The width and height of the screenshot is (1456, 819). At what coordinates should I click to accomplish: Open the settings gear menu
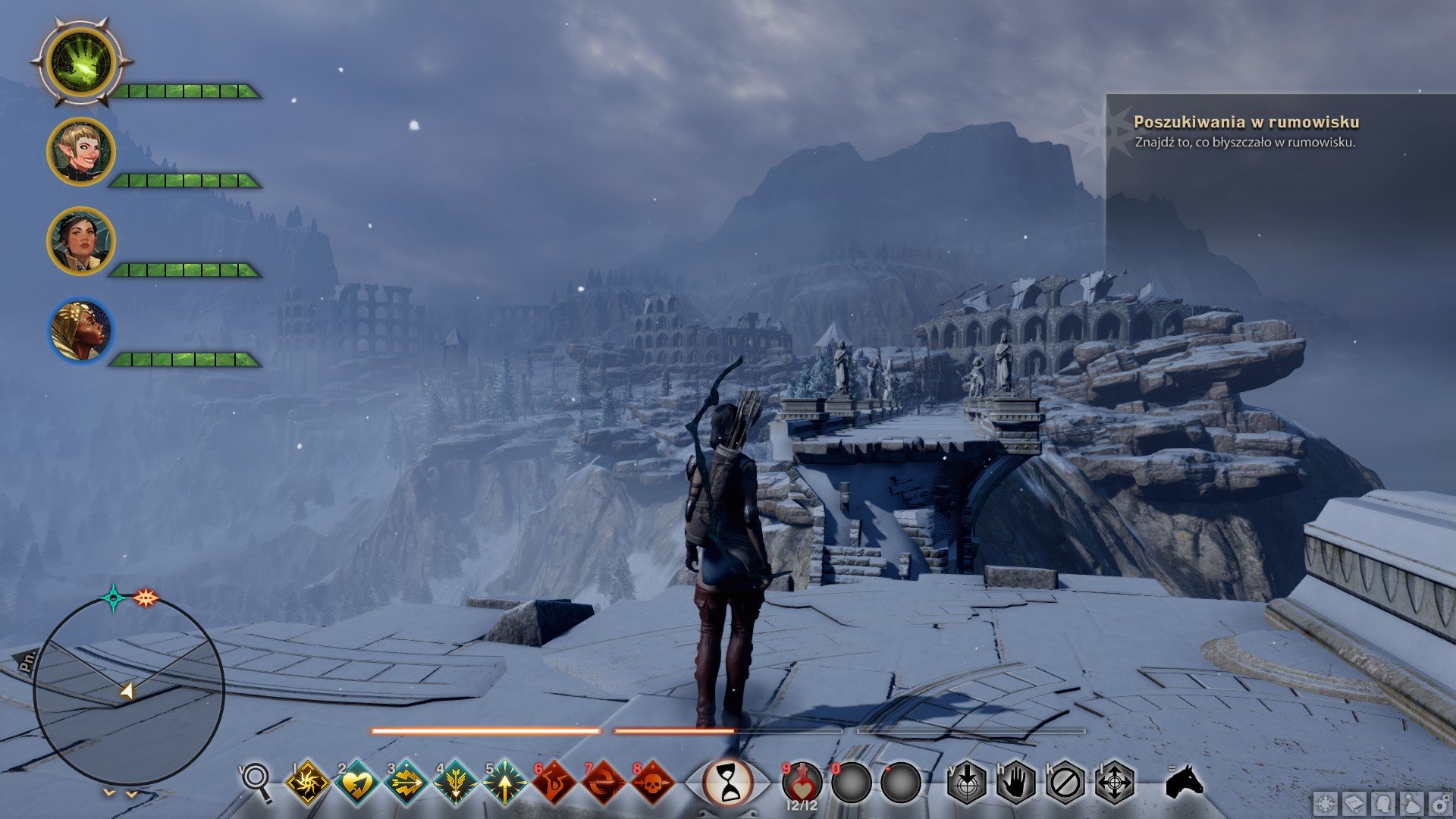tap(1440, 804)
